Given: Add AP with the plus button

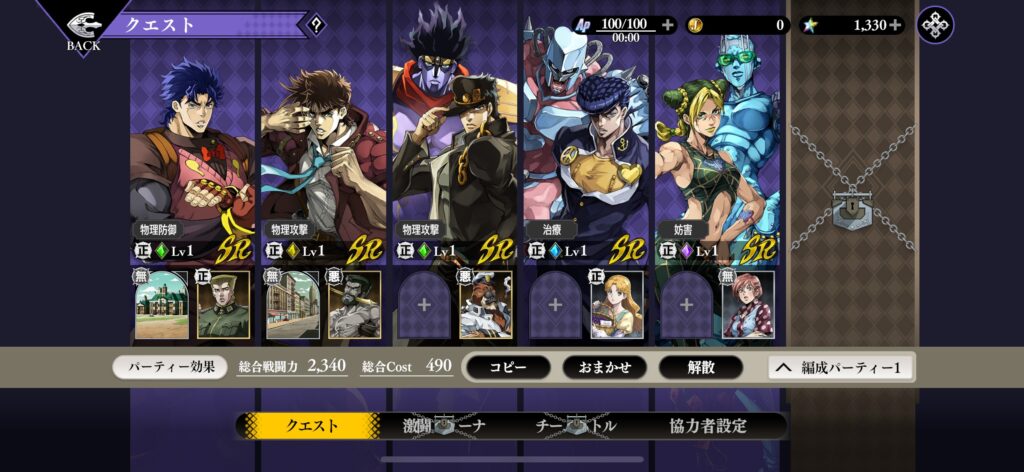Looking at the screenshot, I should pos(667,25).
